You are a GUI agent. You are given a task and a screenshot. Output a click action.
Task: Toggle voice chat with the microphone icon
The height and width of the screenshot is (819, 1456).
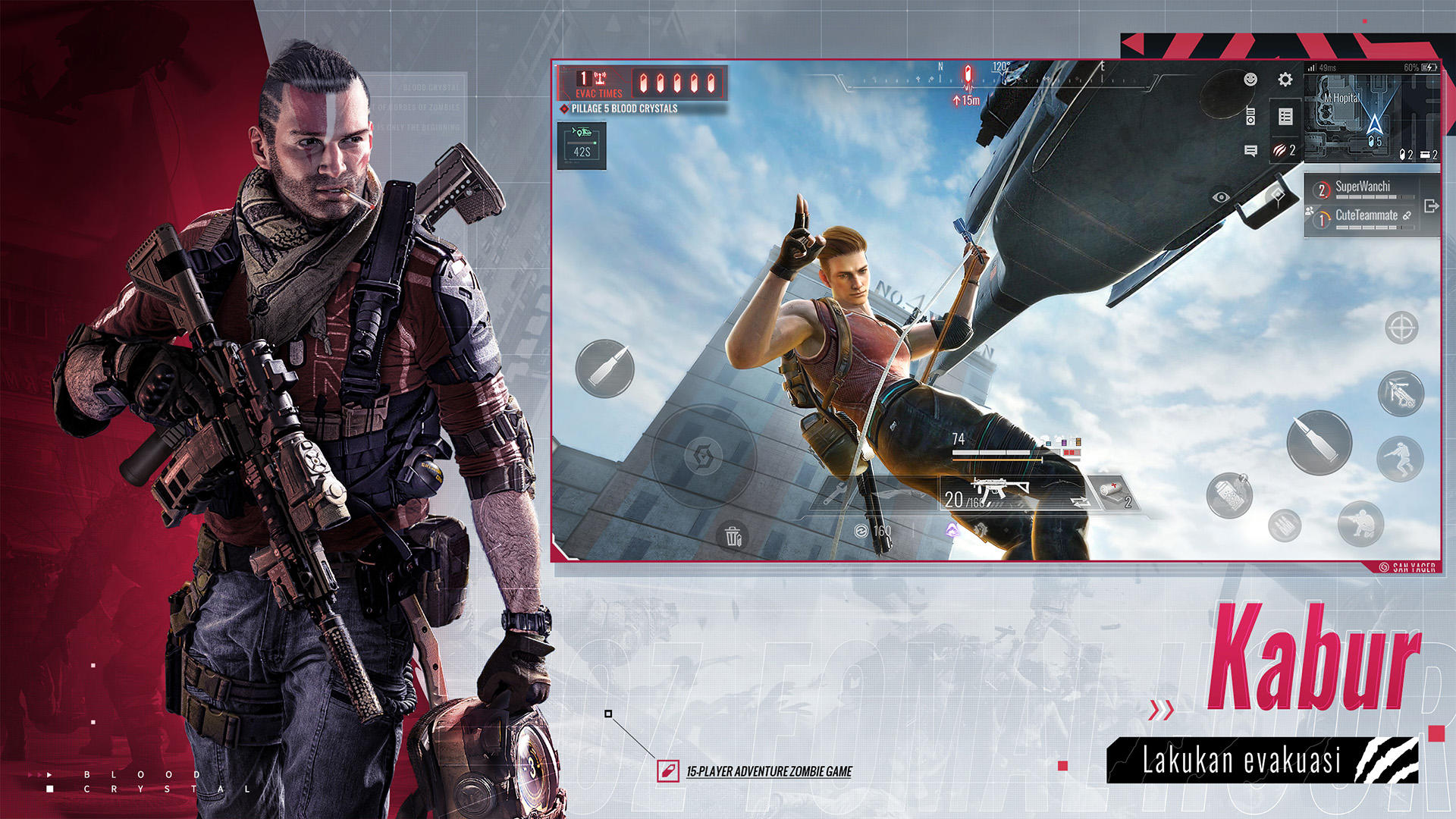(1250, 116)
